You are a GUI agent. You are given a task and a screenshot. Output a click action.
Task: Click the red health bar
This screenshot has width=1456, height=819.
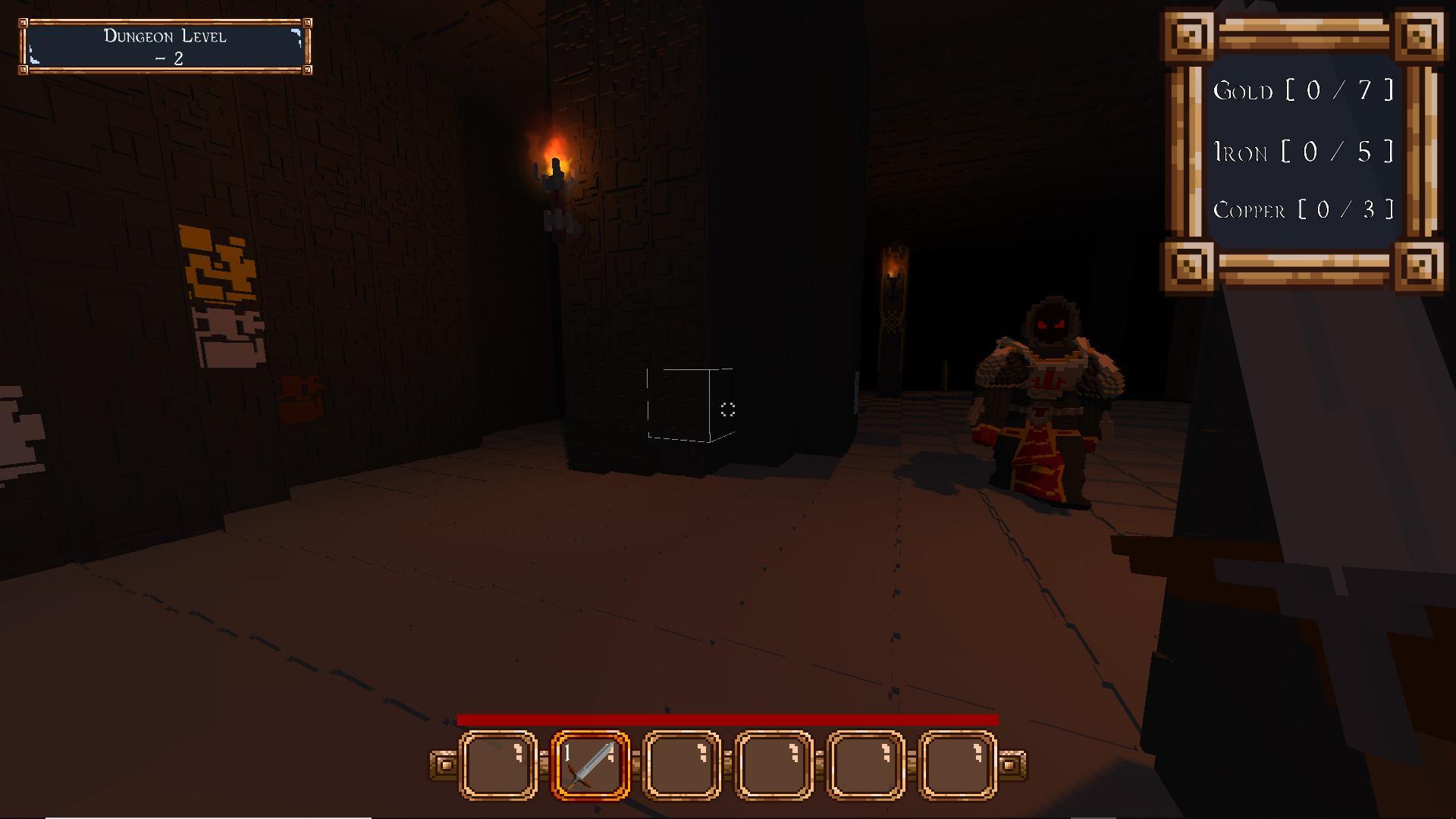point(728,717)
